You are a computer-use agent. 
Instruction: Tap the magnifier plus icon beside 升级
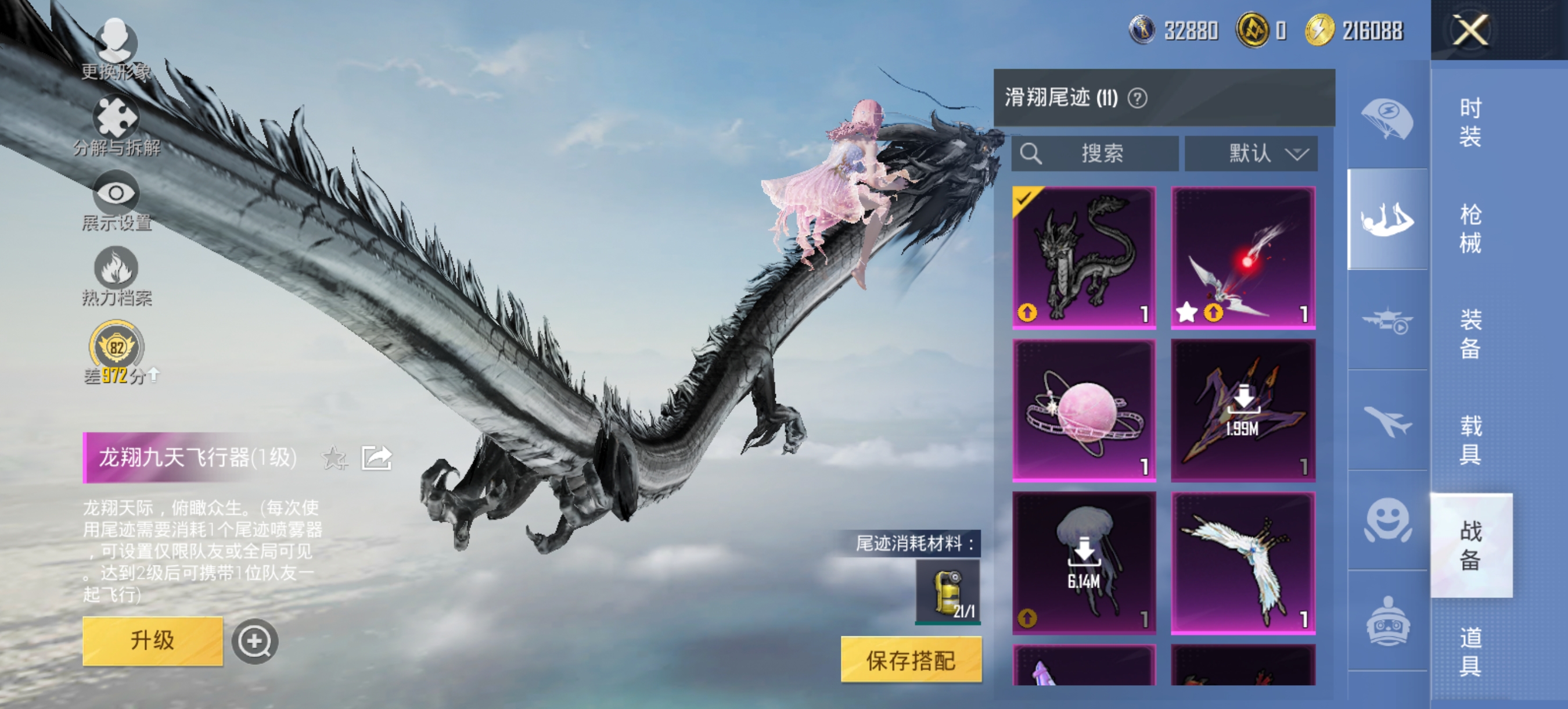[x=256, y=642]
